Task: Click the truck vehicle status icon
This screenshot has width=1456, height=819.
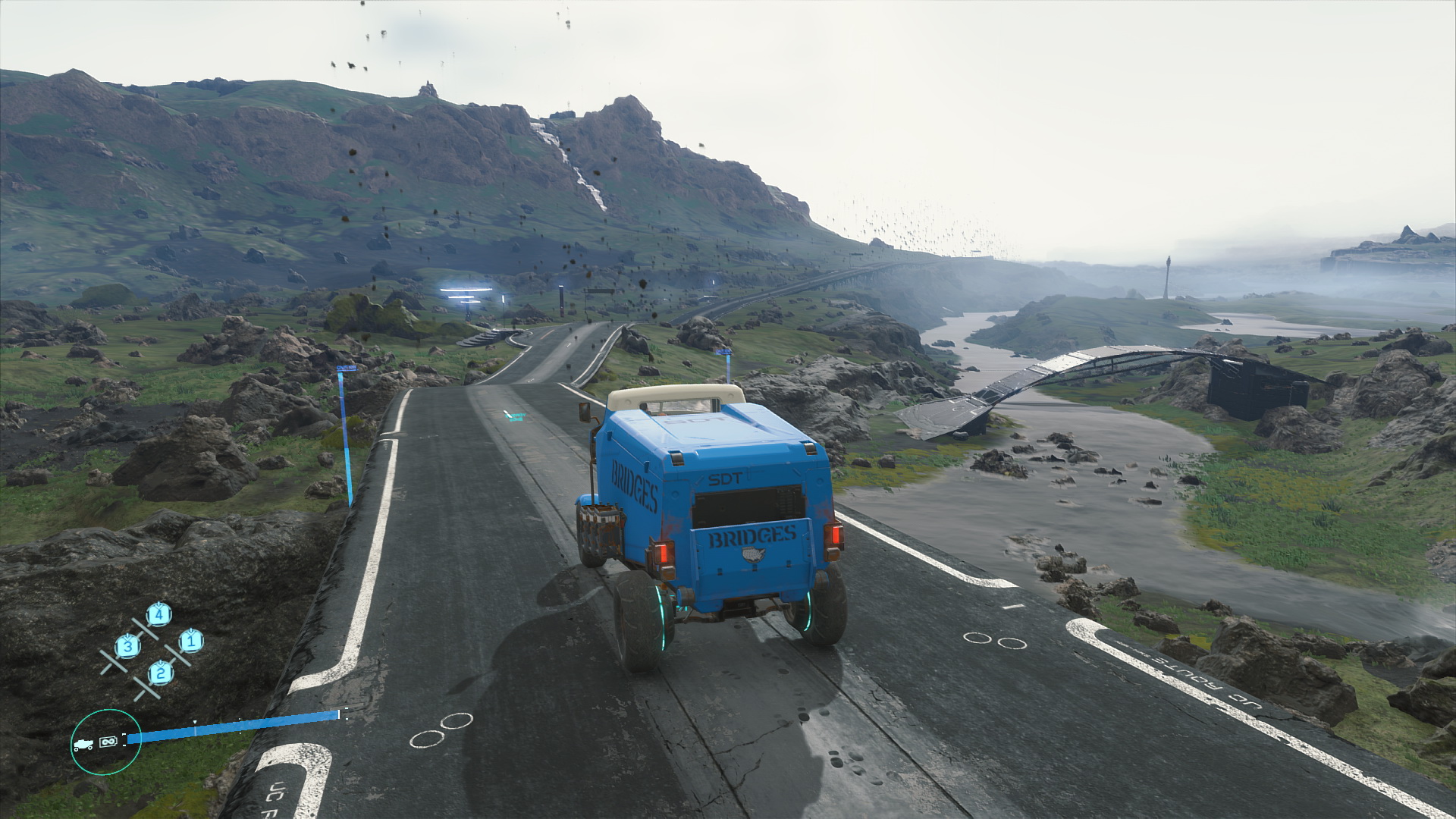Action: coord(83,745)
